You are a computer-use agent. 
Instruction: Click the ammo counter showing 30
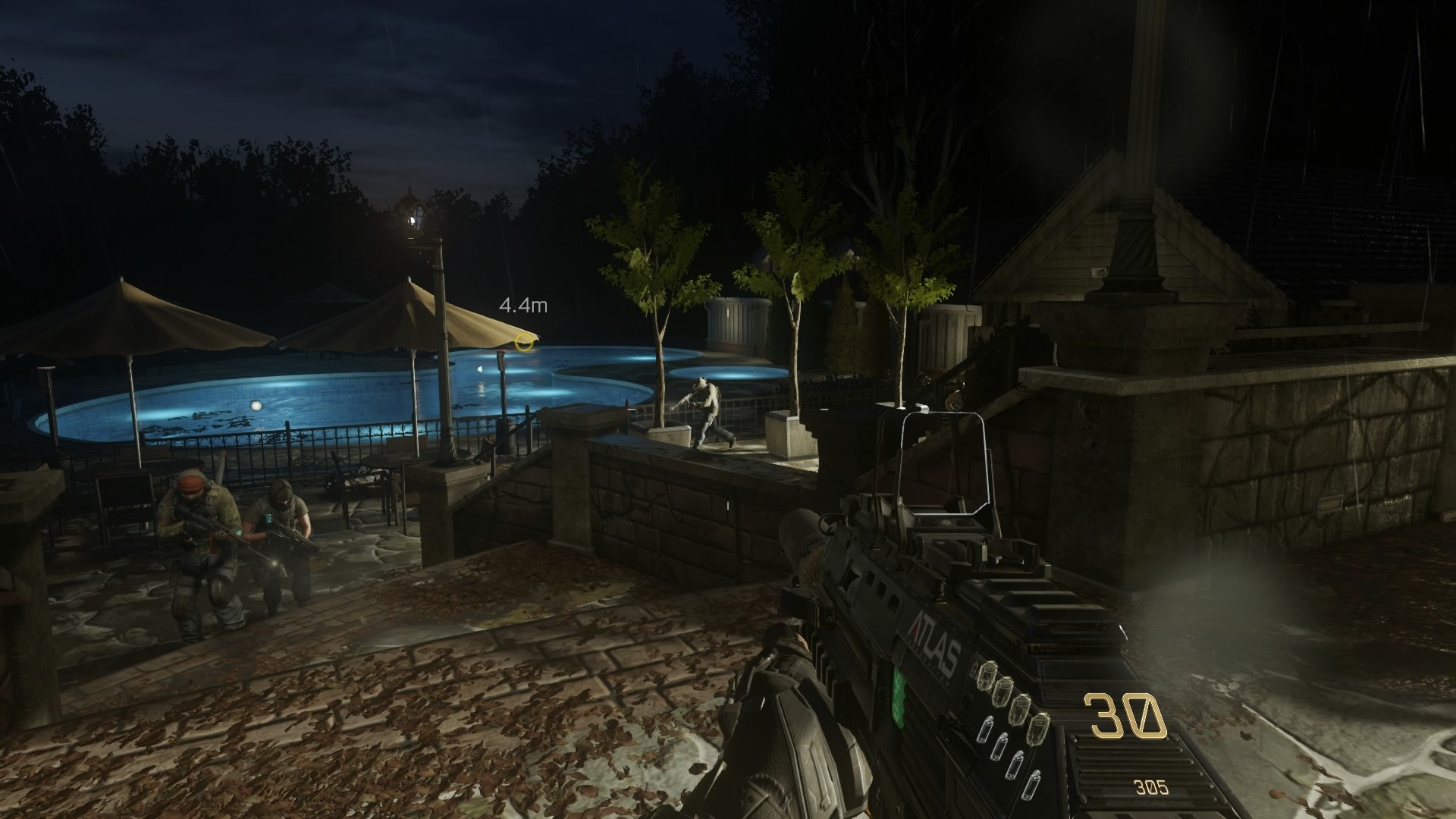tap(1125, 716)
